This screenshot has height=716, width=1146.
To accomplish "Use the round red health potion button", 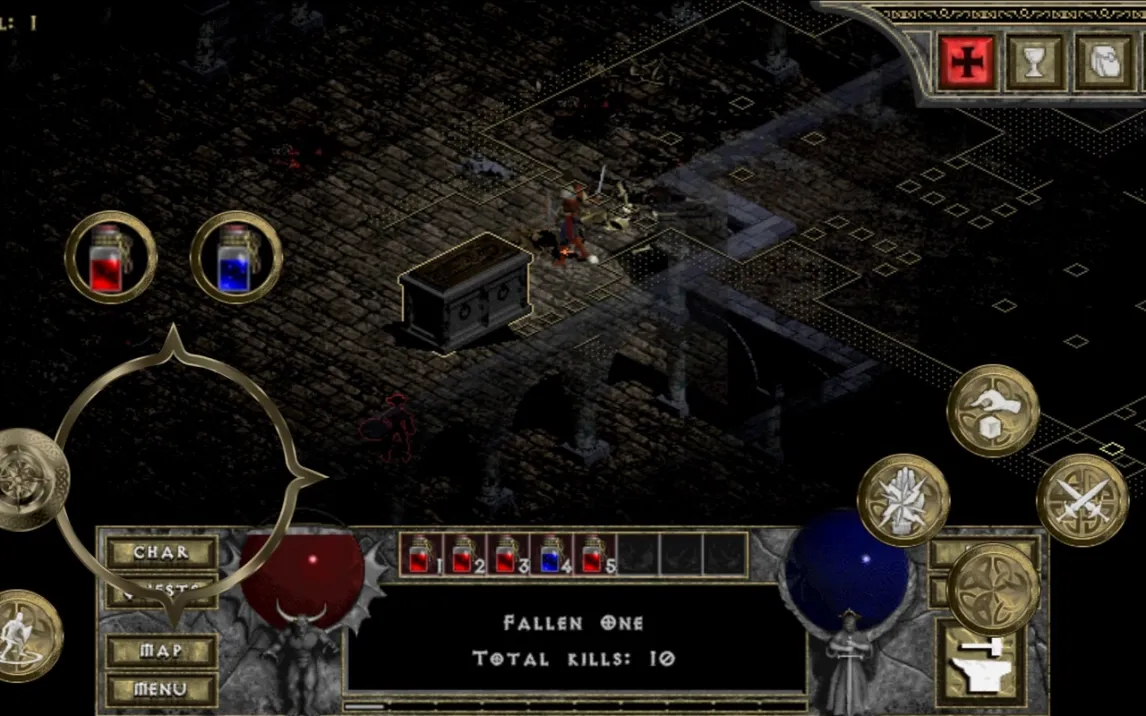I will point(111,257).
